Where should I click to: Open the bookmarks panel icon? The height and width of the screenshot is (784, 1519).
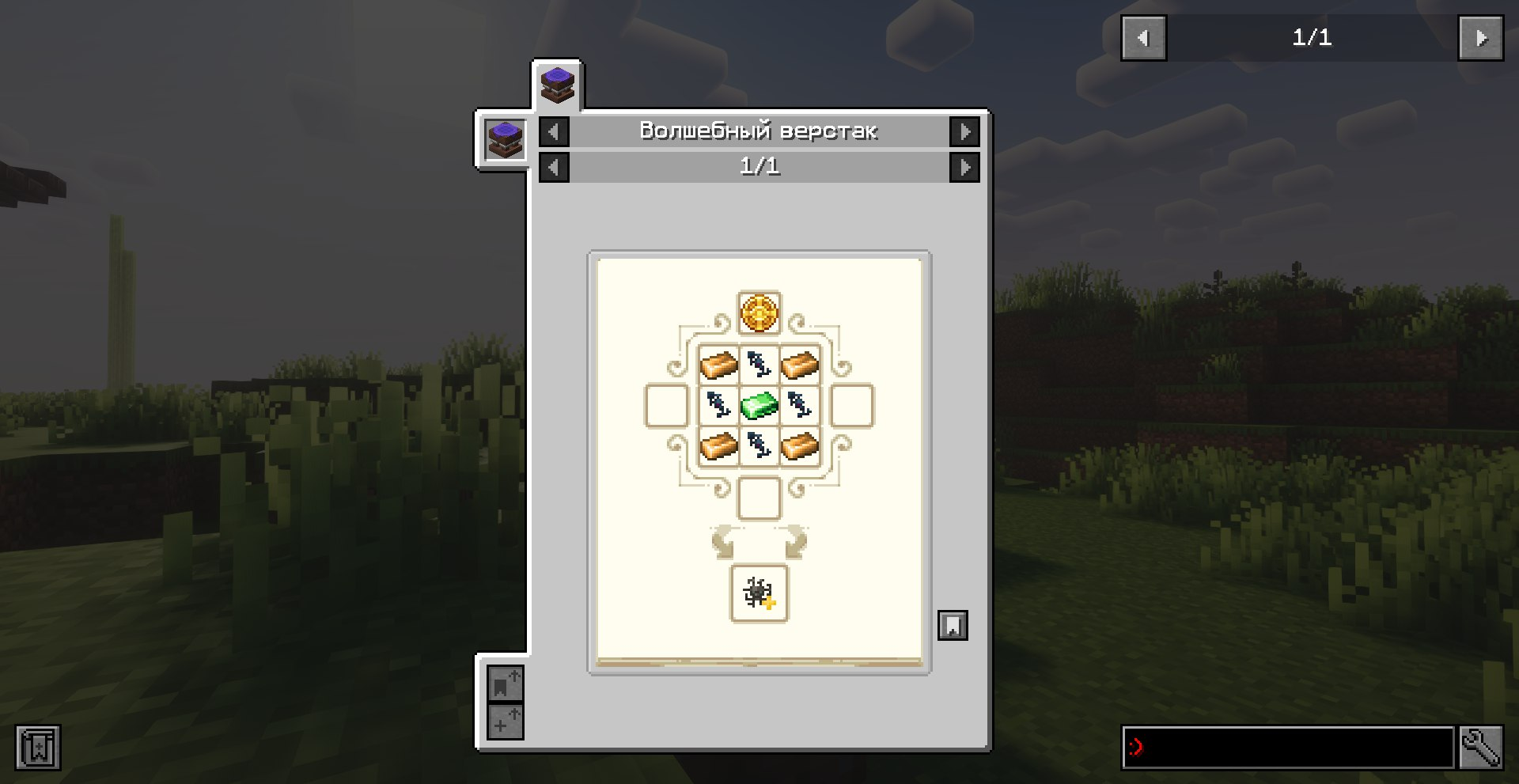pos(38,747)
